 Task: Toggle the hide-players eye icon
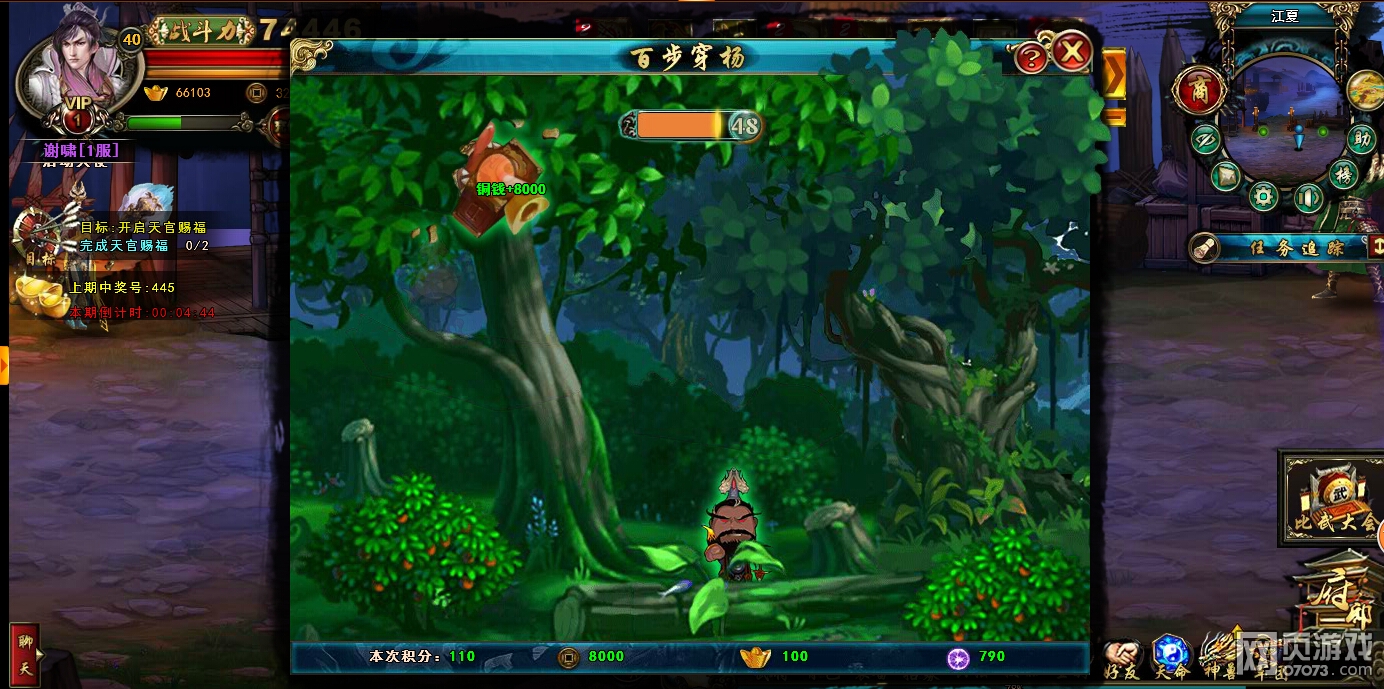click(x=1205, y=138)
